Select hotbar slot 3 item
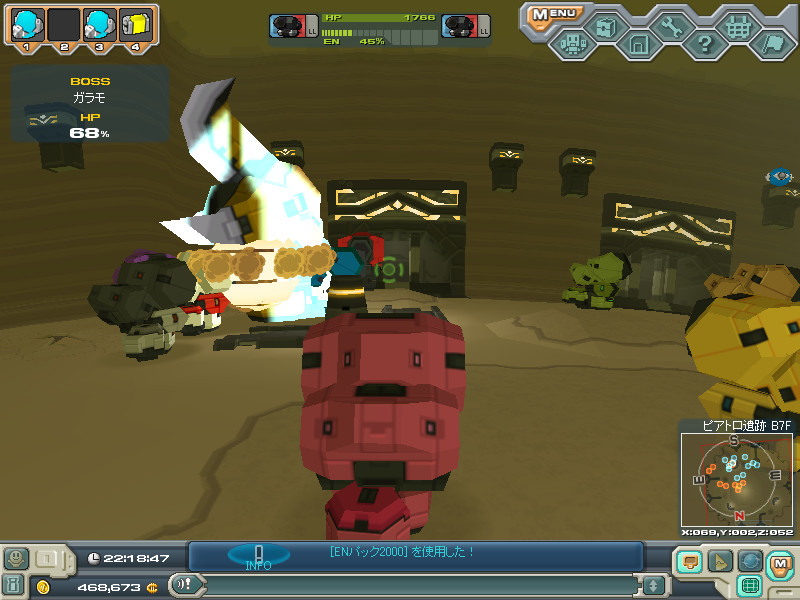The height and width of the screenshot is (600, 800). point(98,25)
